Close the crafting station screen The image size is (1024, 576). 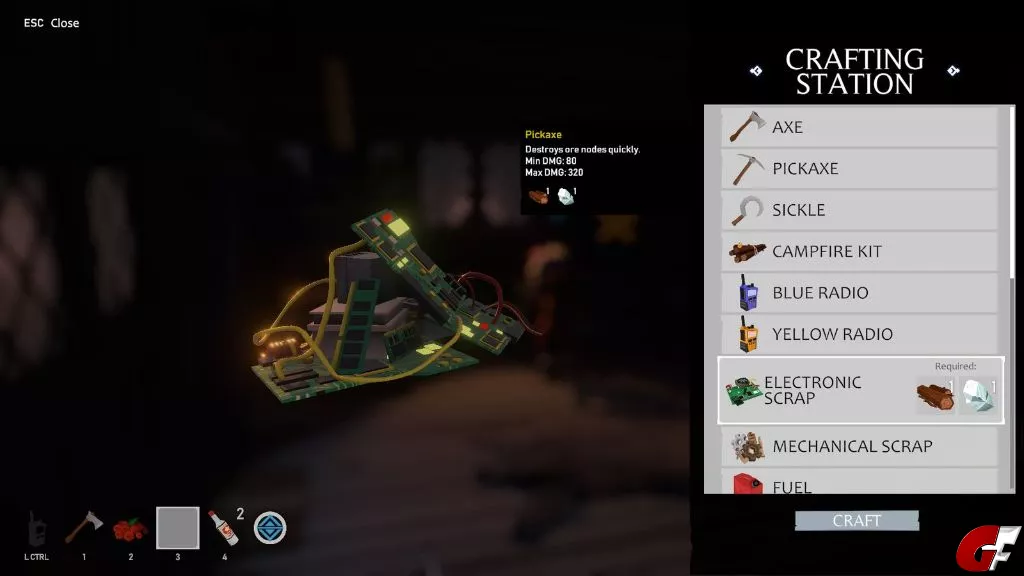(51, 23)
